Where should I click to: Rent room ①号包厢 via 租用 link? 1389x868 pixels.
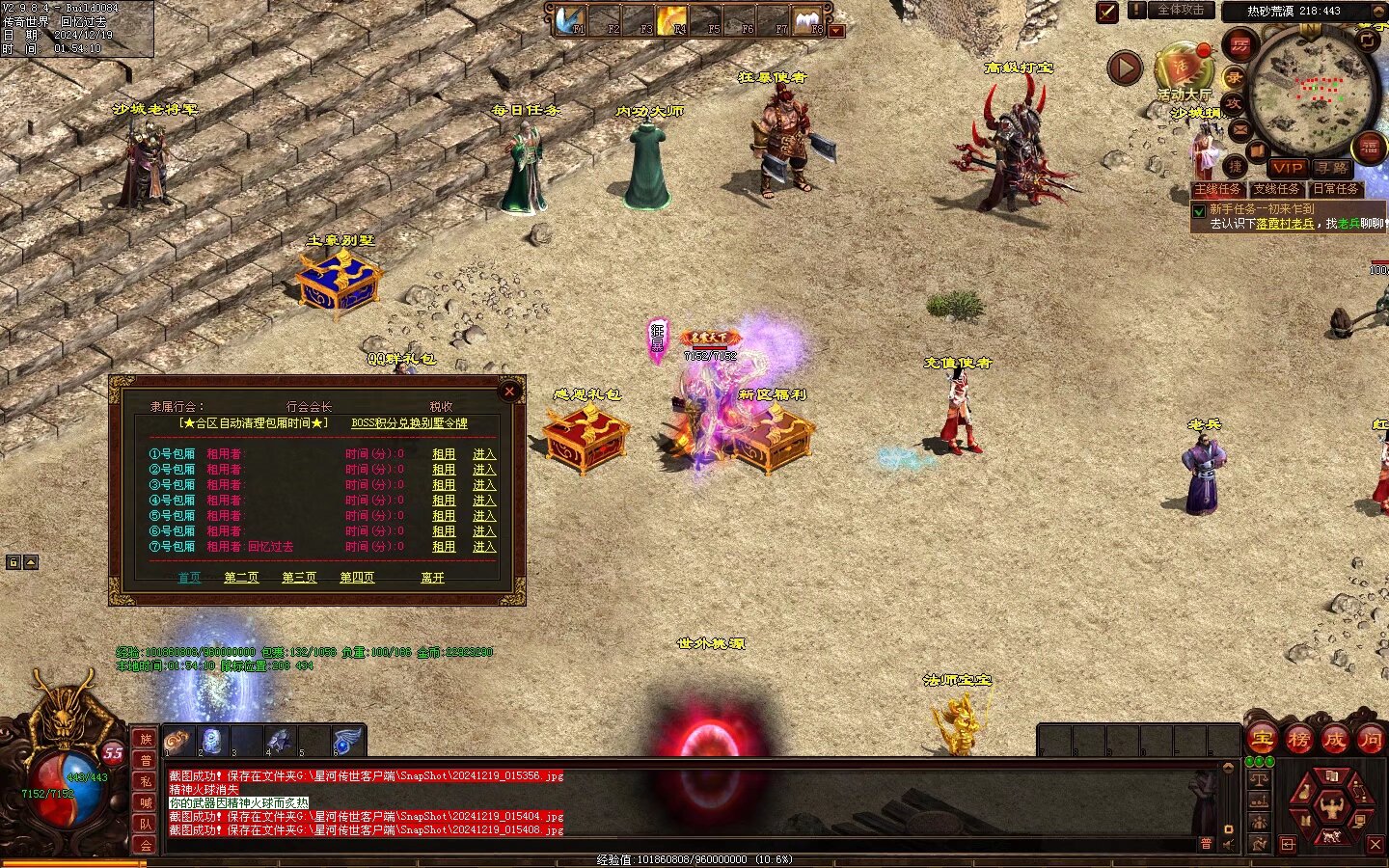point(444,454)
